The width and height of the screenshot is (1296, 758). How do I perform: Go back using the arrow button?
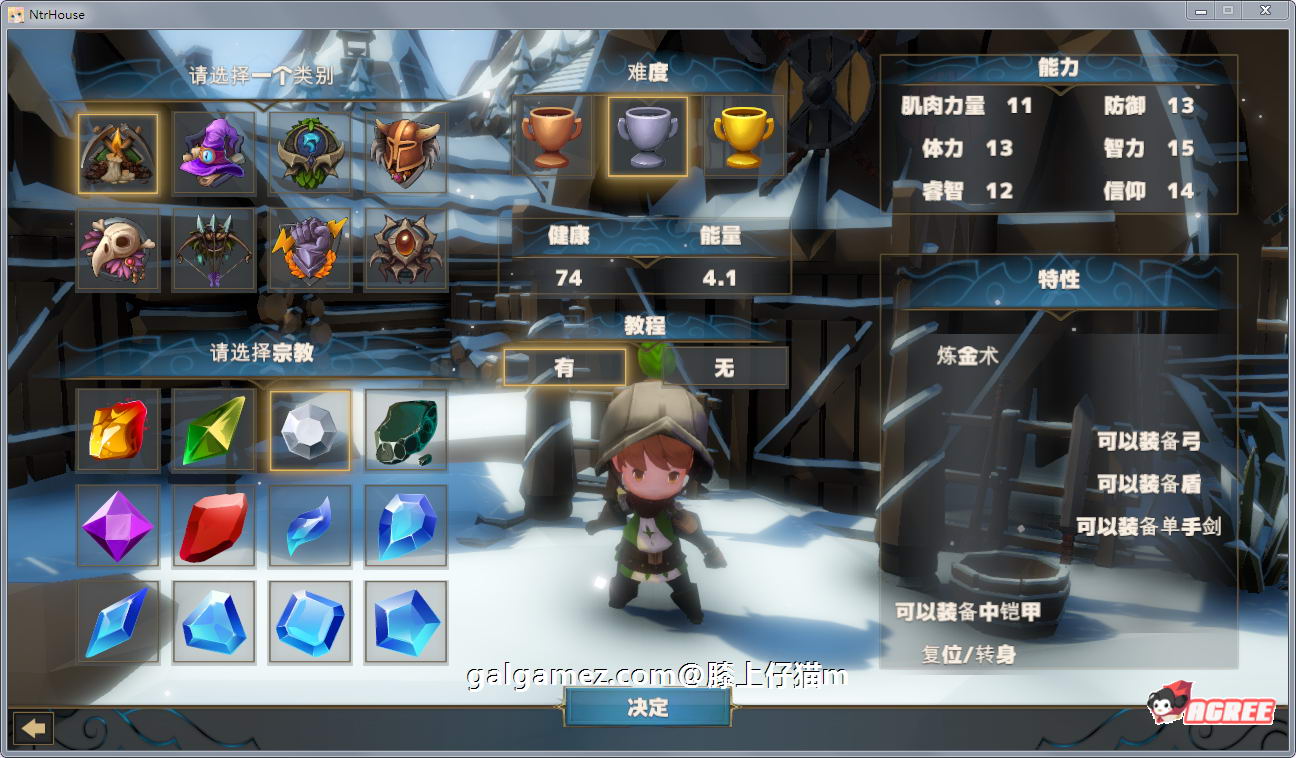(32, 728)
